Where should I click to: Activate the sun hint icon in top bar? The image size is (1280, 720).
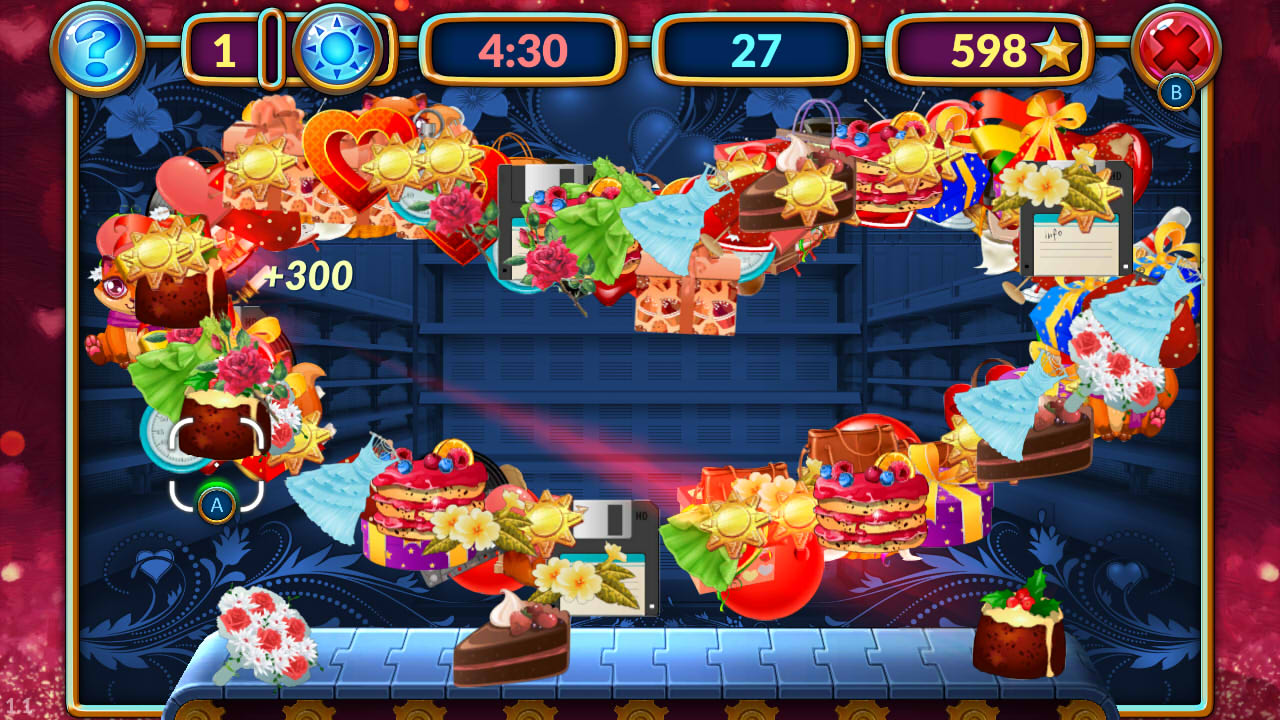pos(334,48)
